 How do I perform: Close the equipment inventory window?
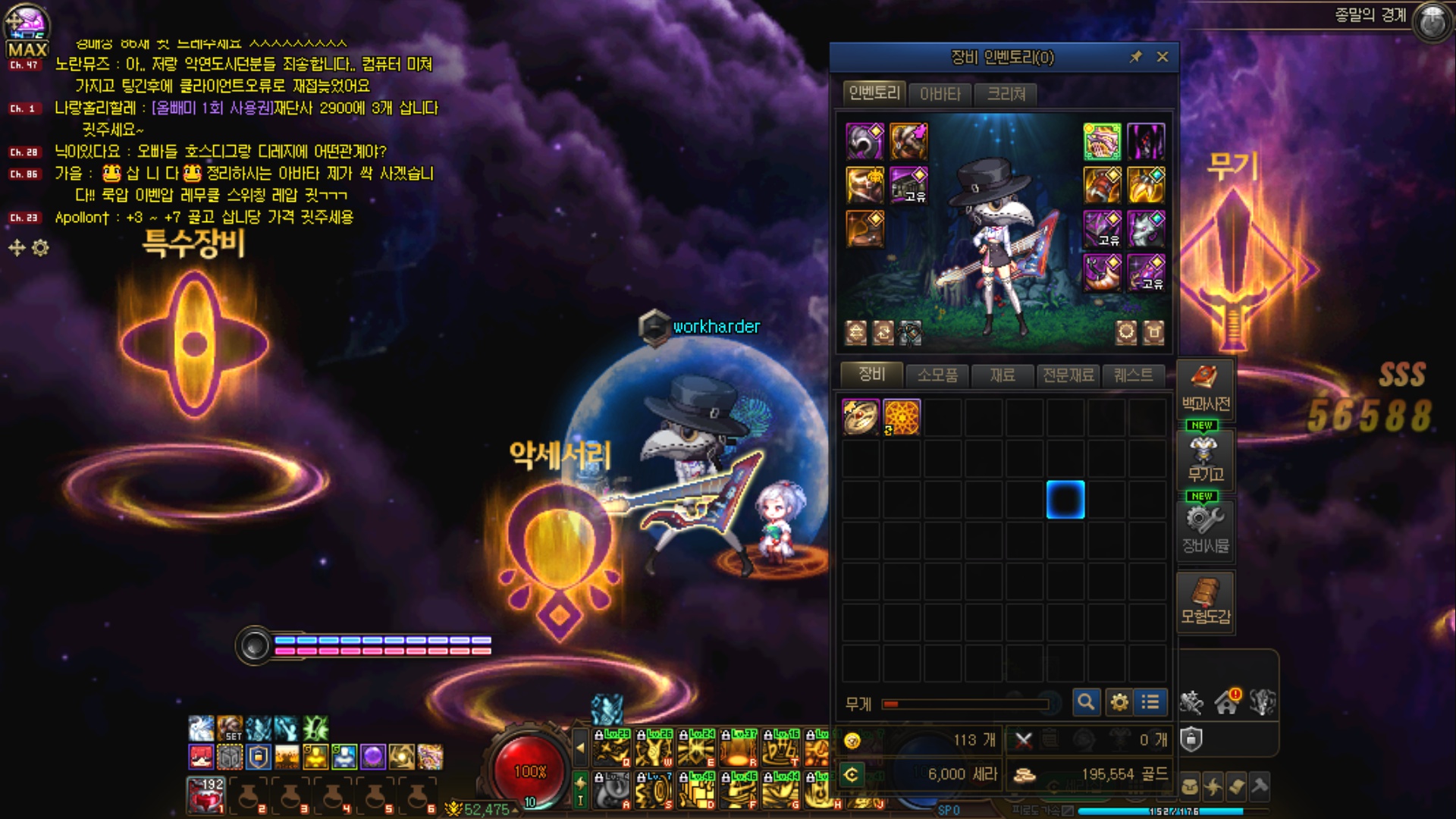1162,57
